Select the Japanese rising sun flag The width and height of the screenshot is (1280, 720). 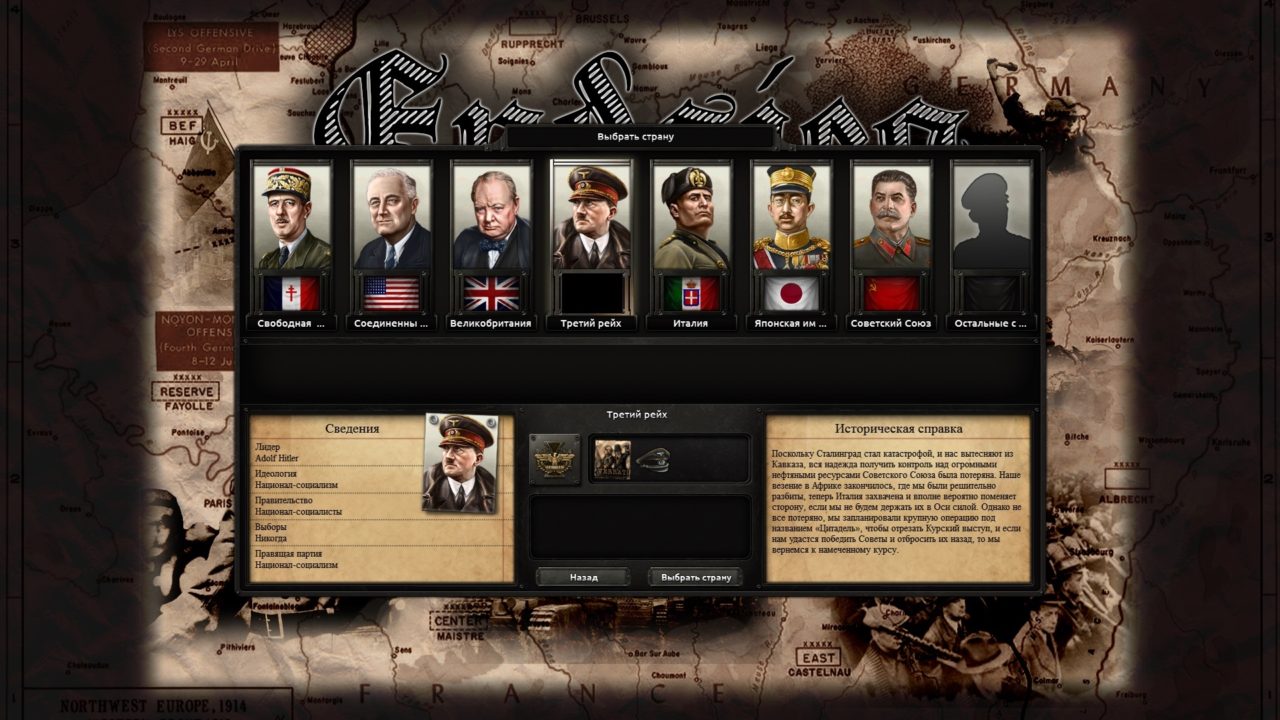(788, 293)
